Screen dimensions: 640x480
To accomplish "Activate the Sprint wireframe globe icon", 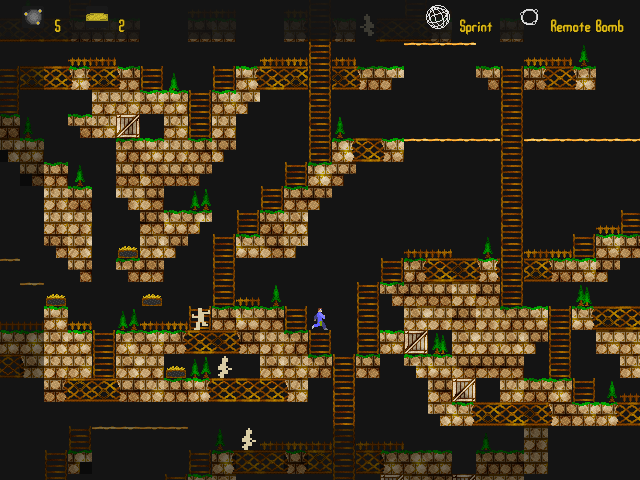I will pyautogui.click(x=437, y=17).
